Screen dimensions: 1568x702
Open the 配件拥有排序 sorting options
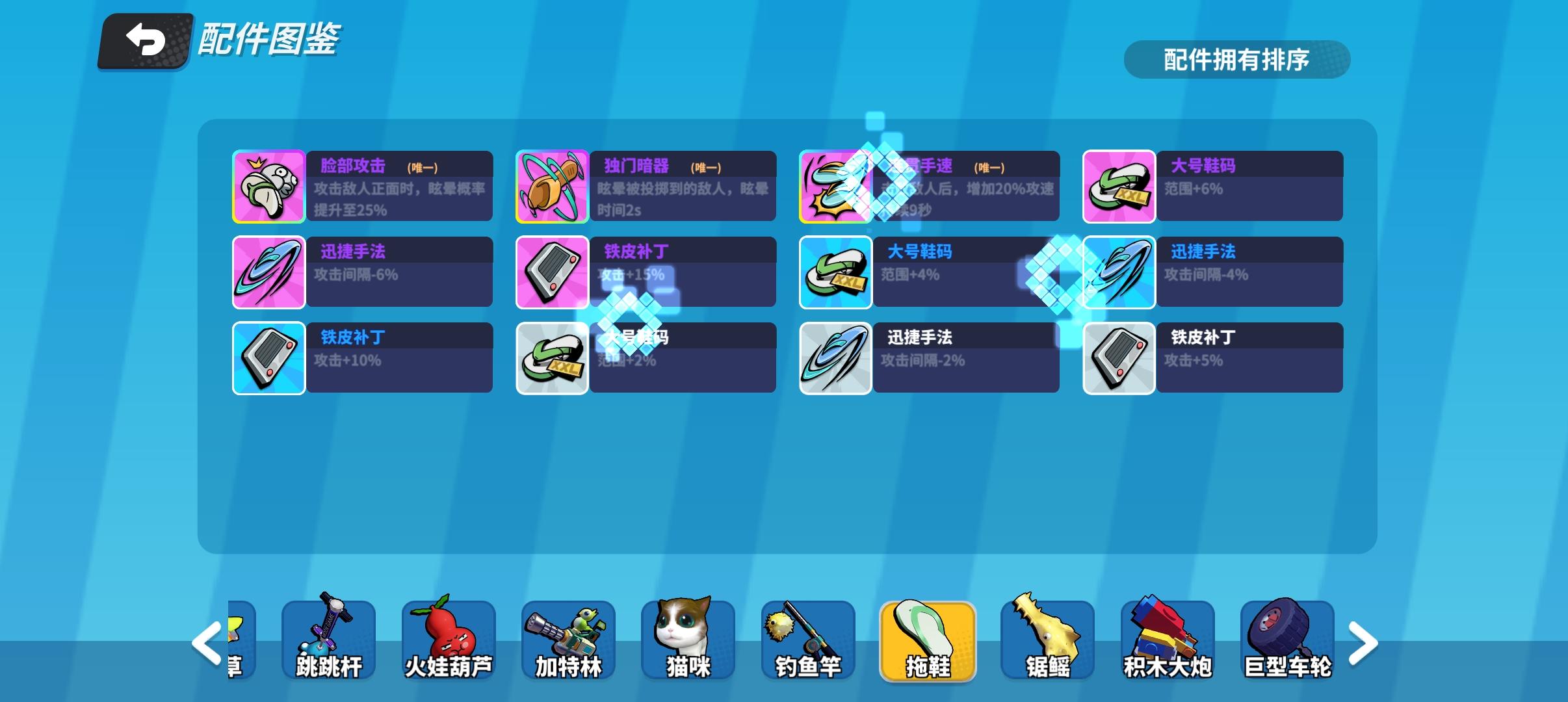[1237, 60]
